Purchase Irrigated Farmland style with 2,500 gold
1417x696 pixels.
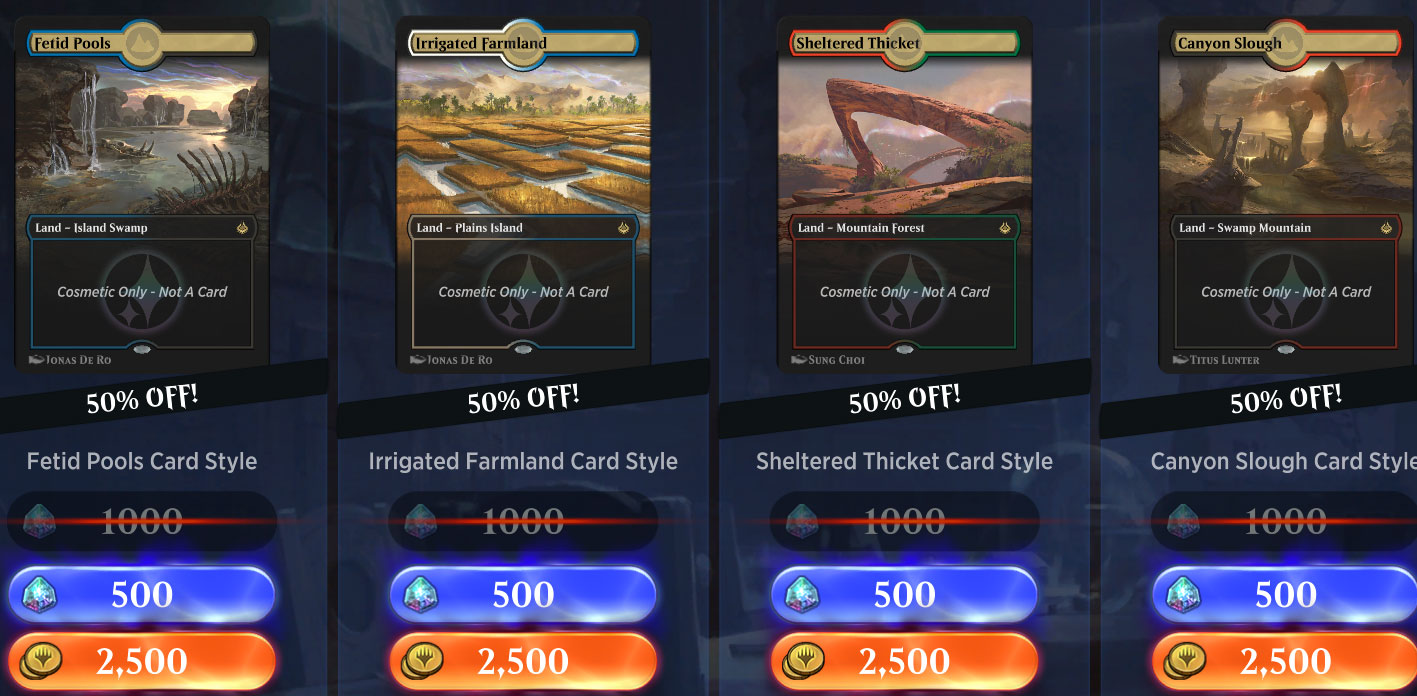523,661
